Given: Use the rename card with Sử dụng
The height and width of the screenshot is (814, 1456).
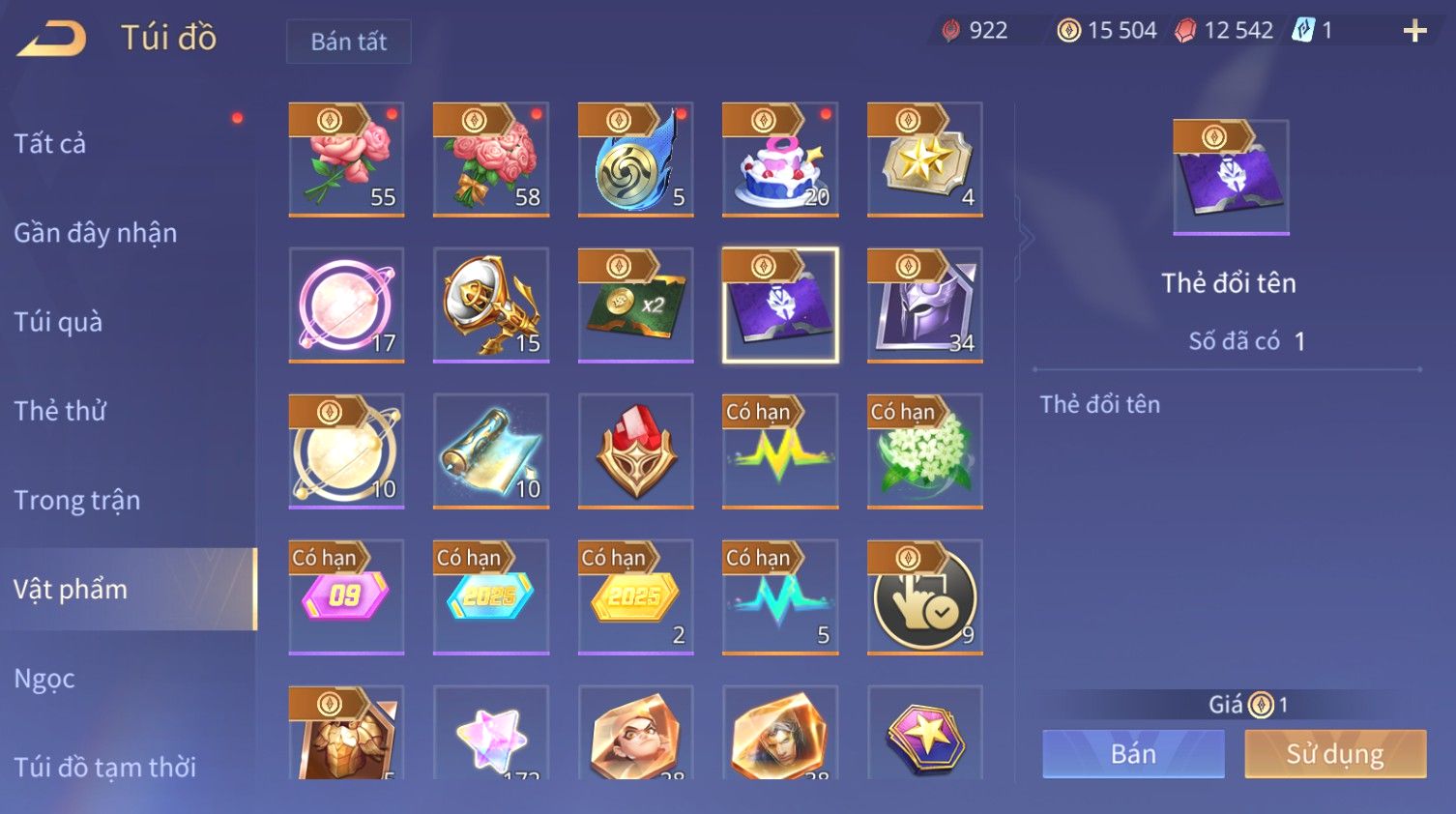Looking at the screenshot, I should click(1335, 754).
